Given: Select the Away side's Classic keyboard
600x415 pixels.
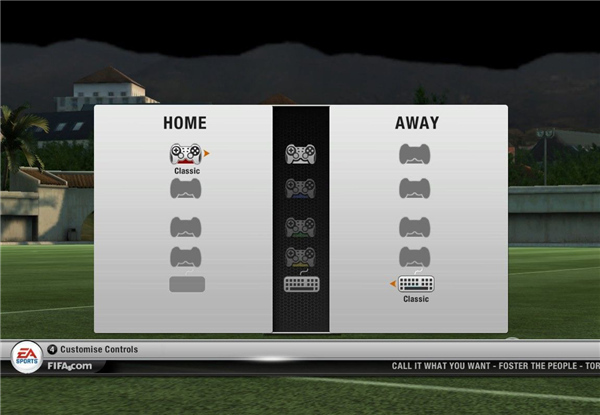Looking at the screenshot, I should point(415,284).
